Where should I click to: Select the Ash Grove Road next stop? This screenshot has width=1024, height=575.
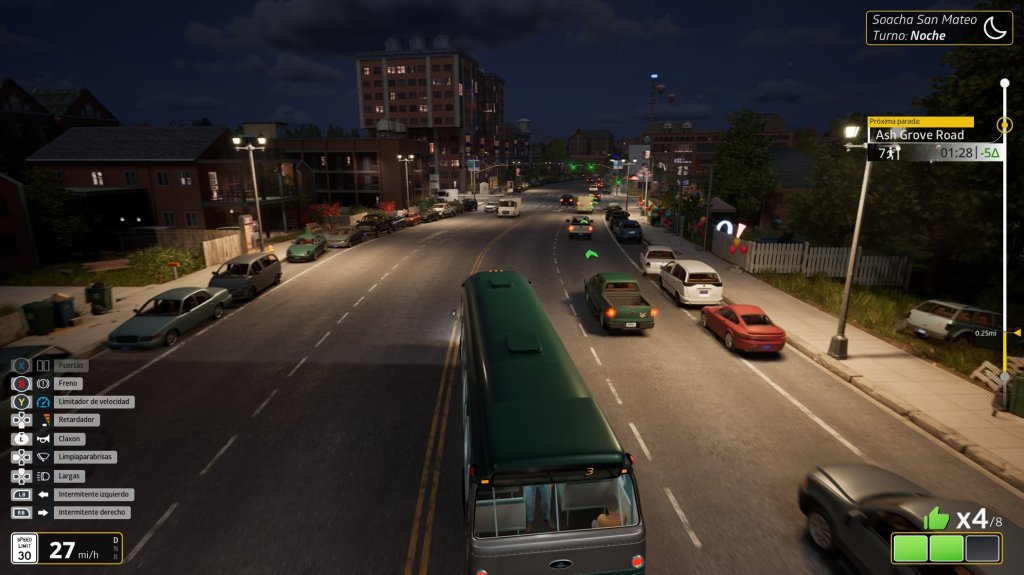(920, 135)
